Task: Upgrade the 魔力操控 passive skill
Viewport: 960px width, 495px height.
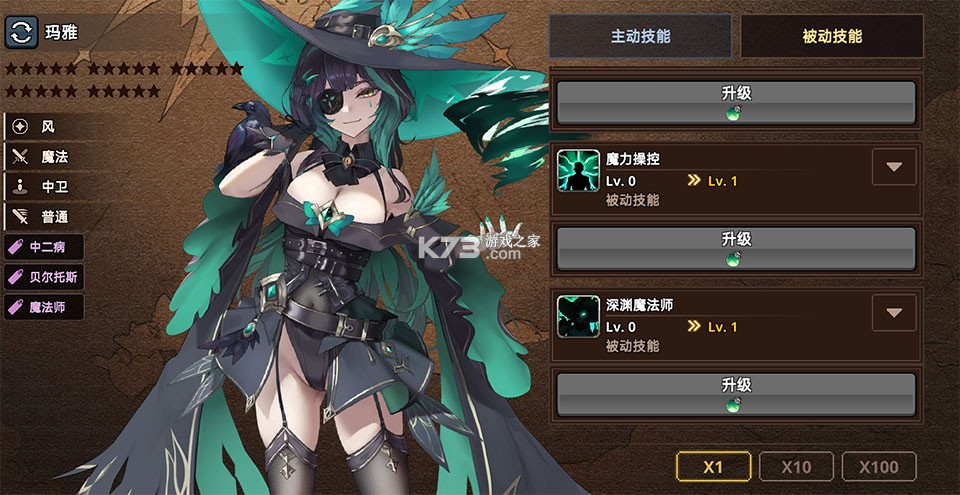Action: (x=736, y=246)
